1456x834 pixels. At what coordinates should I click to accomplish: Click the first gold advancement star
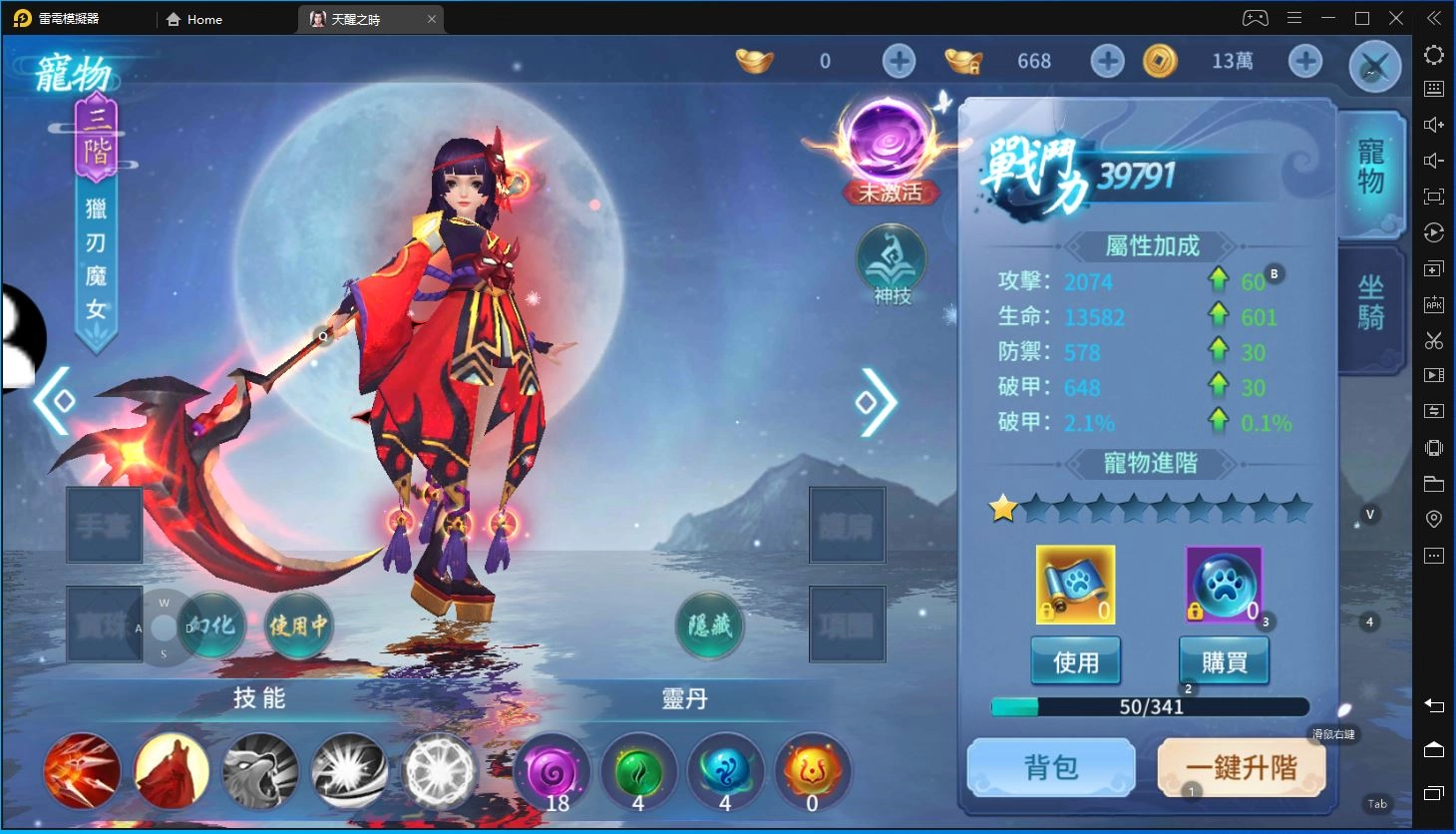pos(1003,509)
